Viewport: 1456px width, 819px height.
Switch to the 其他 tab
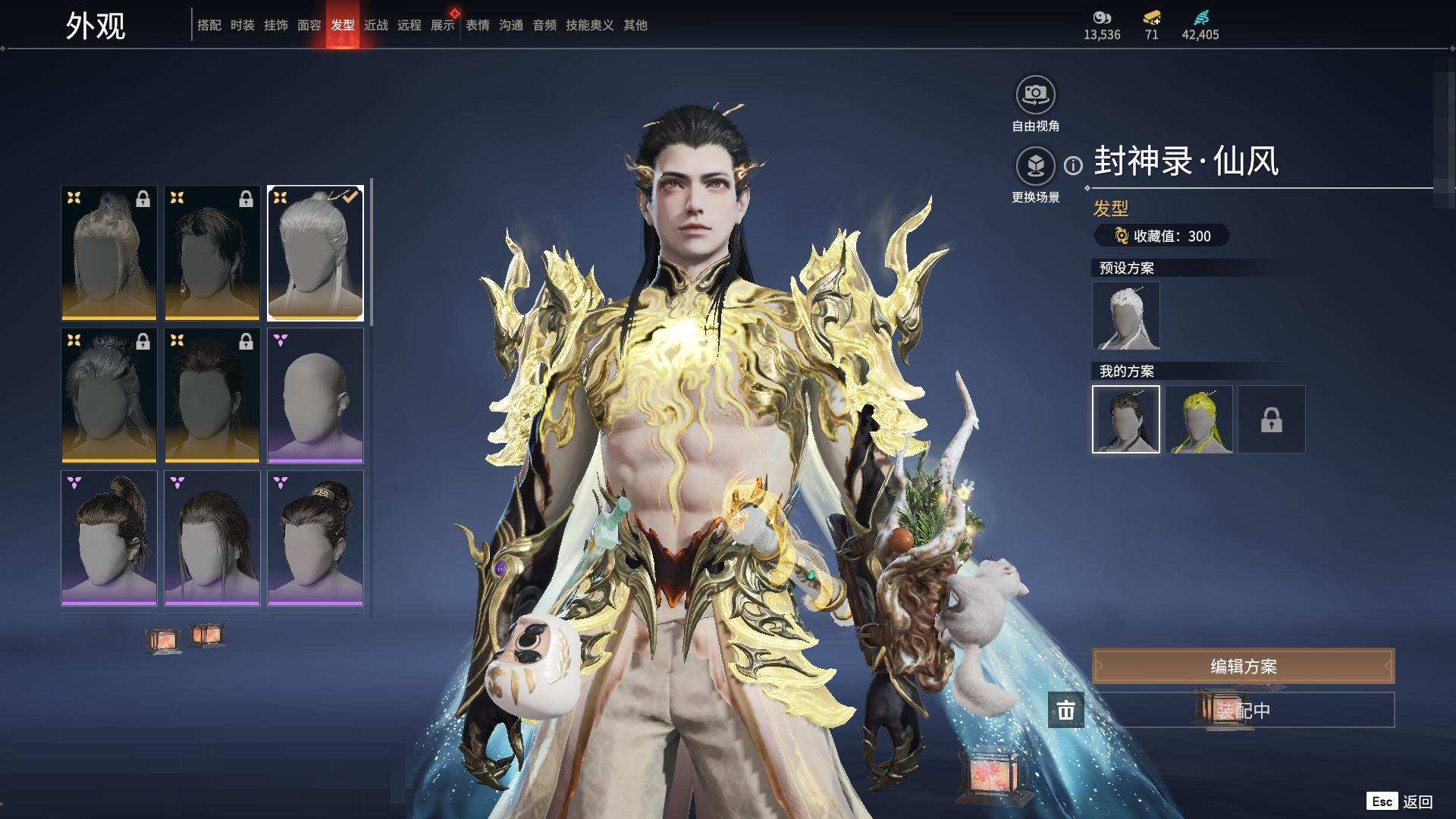pos(635,25)
